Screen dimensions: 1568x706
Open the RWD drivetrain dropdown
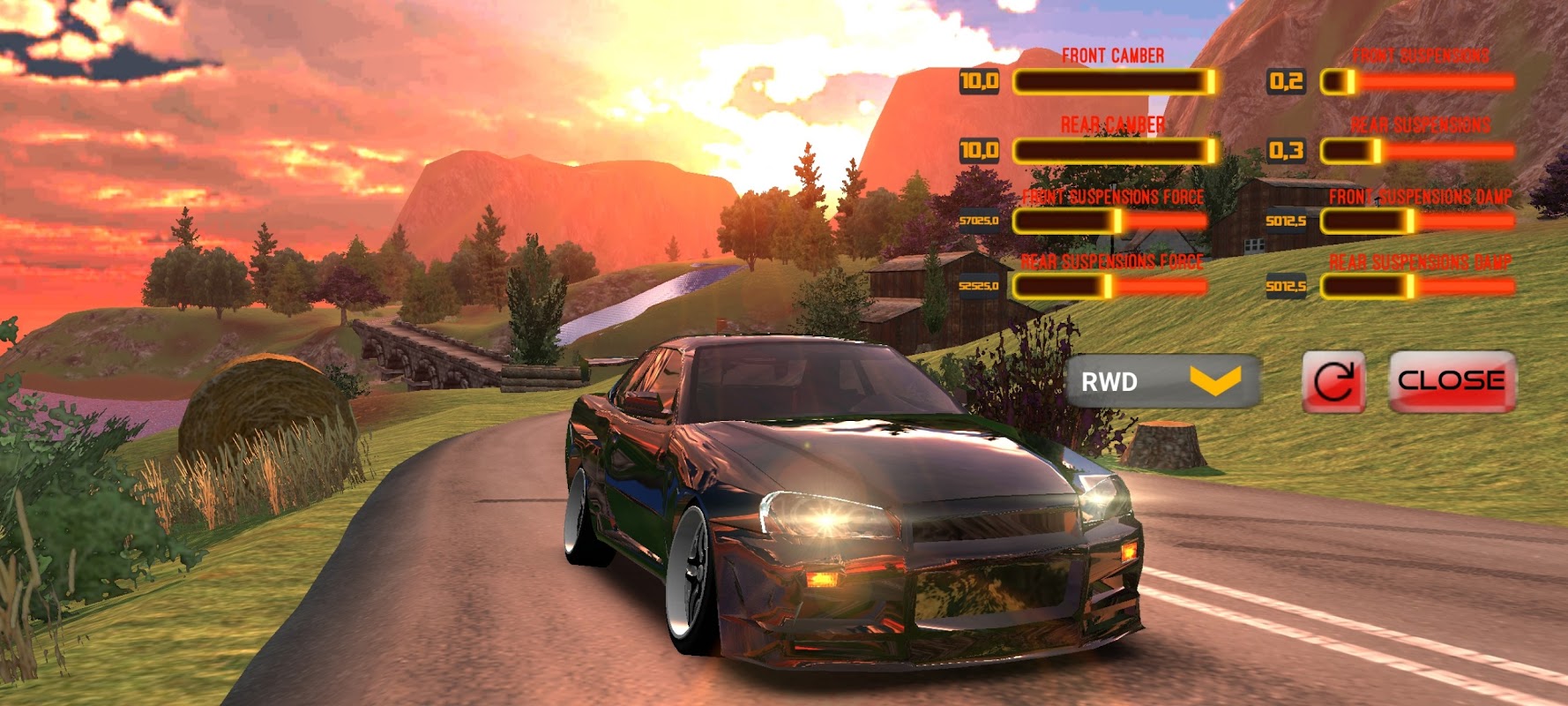point(1162,381)
